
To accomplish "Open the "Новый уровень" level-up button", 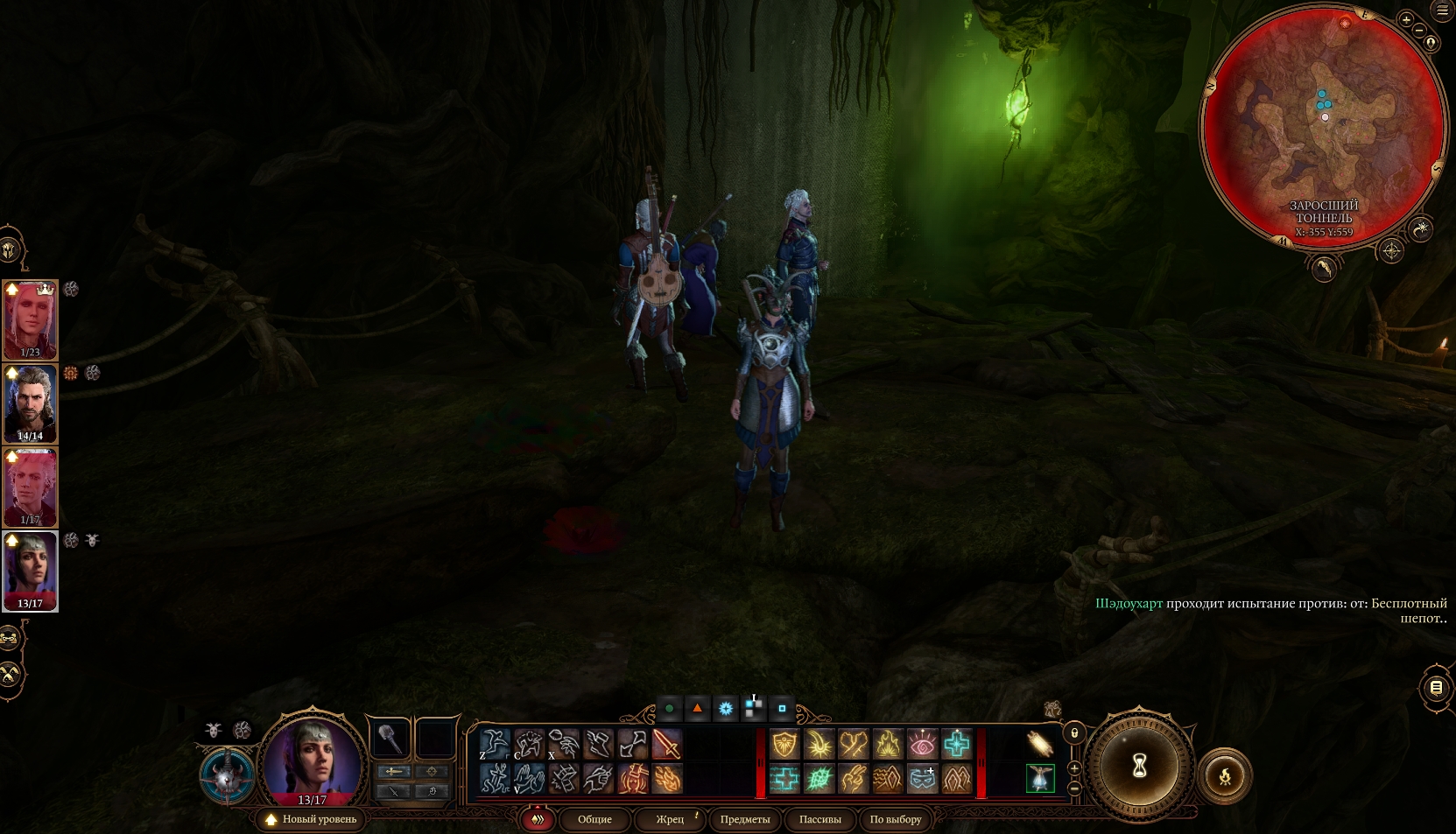I will tap(312, 819).
